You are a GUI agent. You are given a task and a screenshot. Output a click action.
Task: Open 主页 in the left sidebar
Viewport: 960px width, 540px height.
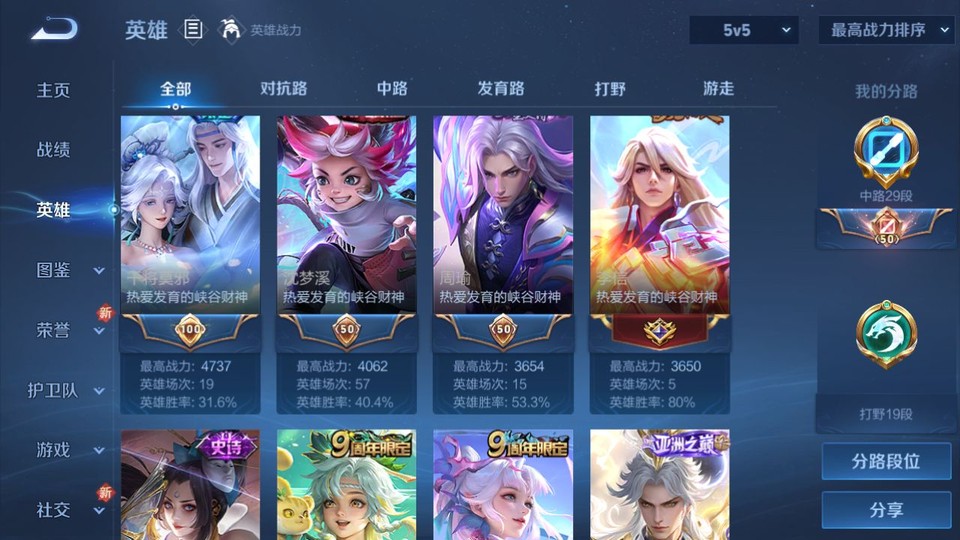pyautogui.click(x=54, y=90)
